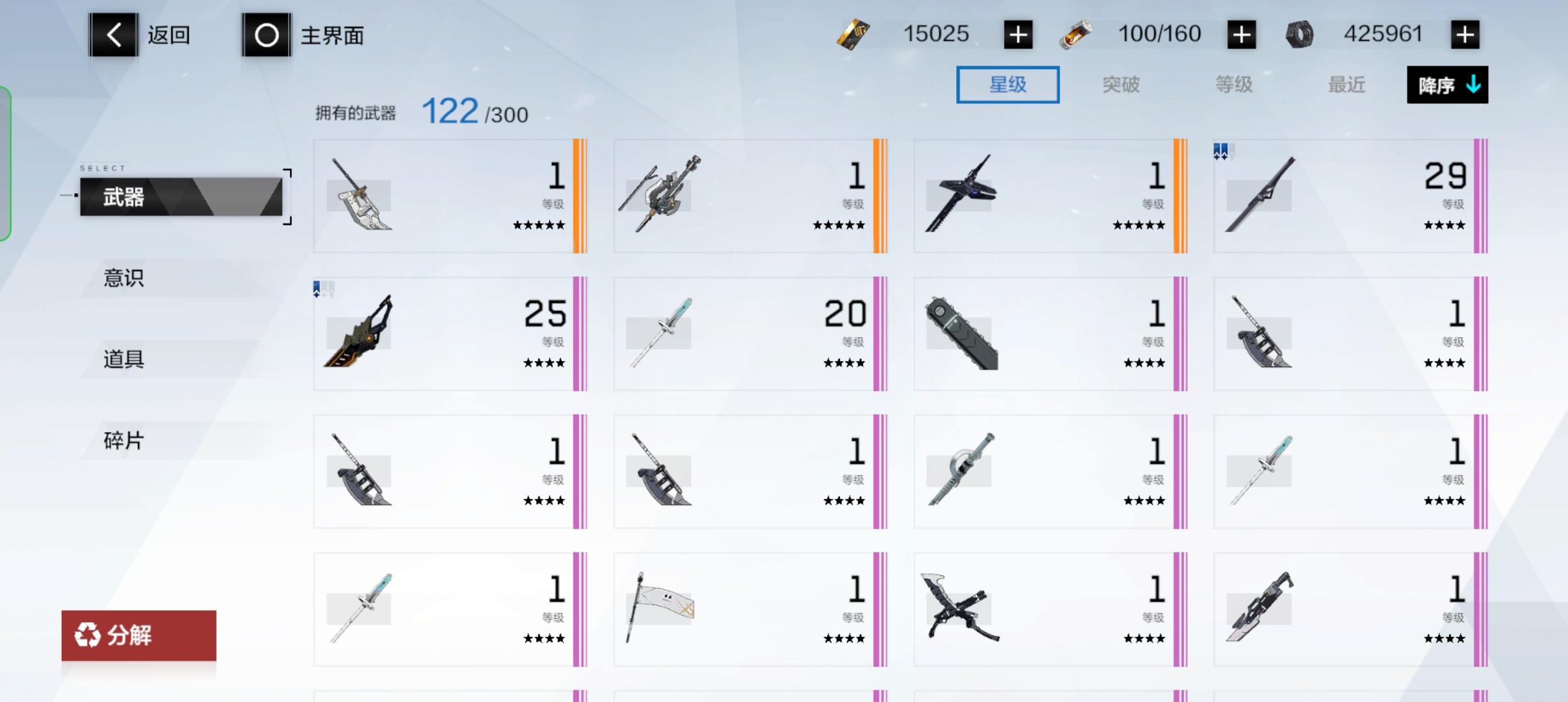Toggle sort direction with the 降序 button
Viewport: 1568px width, 702px height.
(1447, 84)
